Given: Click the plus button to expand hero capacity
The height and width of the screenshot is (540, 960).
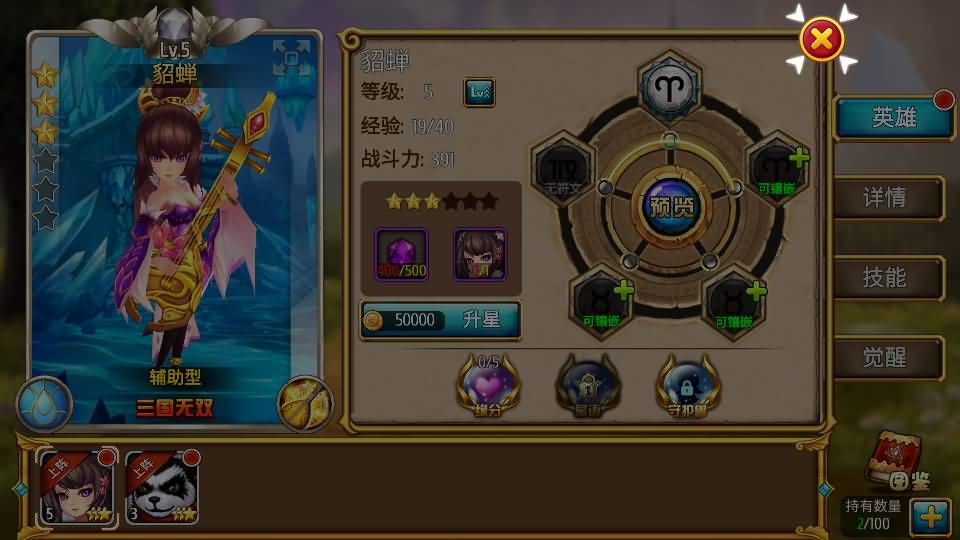Looking at the screenshot, I should pos(930,516).
